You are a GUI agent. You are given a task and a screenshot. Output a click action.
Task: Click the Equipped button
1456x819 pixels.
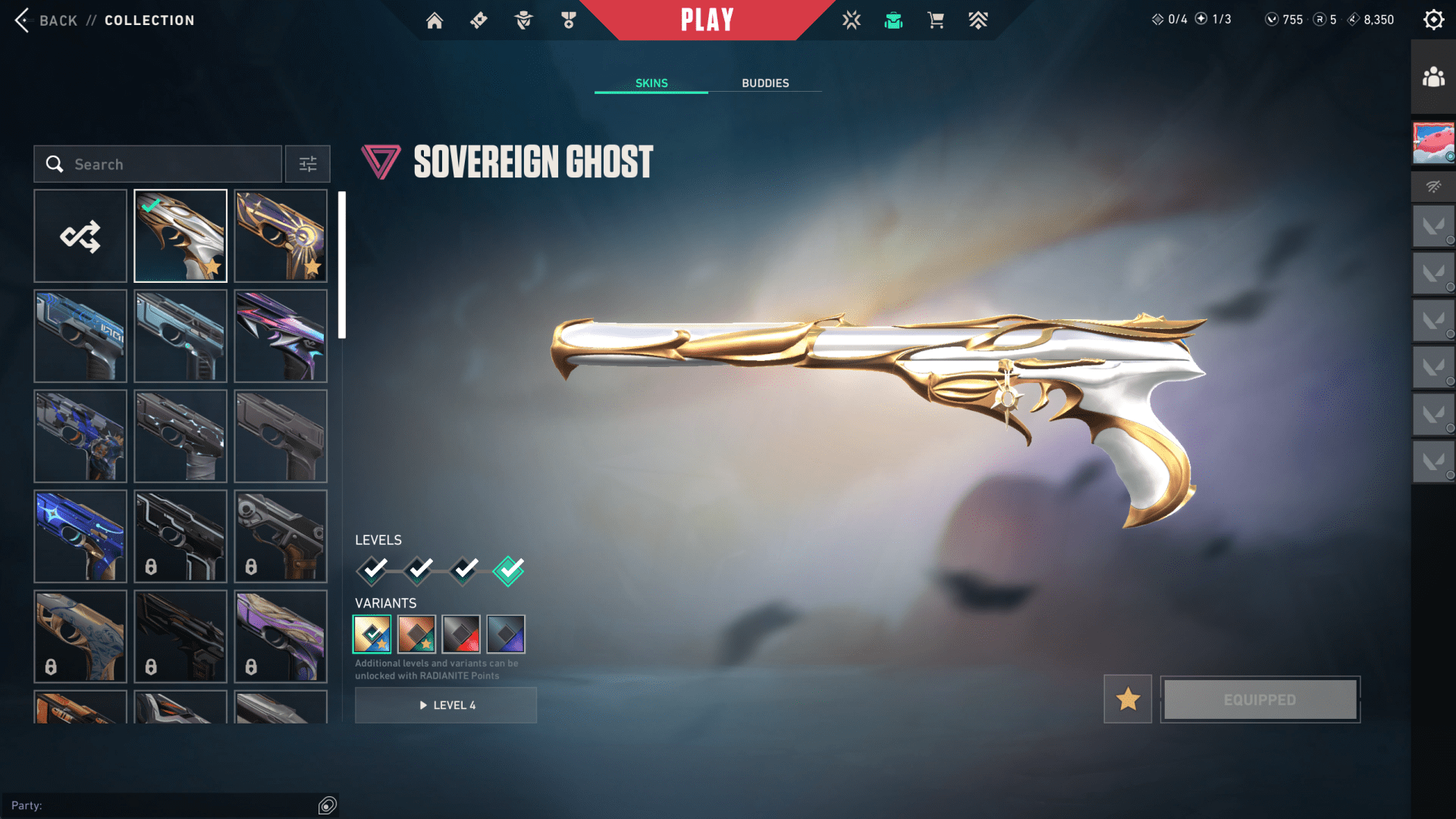pyautogui.click(x=1260, y=699)
